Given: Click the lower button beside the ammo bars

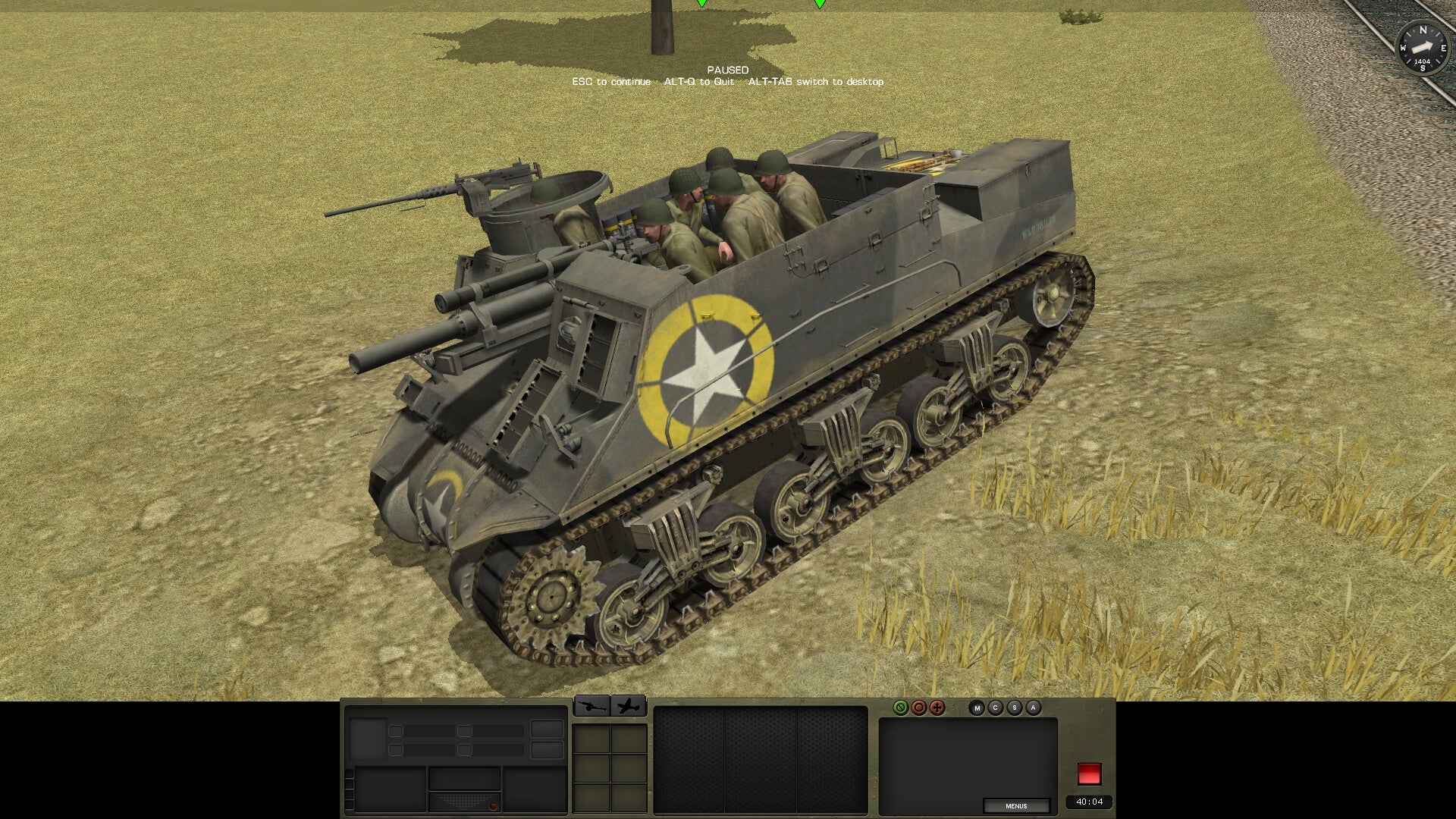Looking at the screenshot, I should (x=547, y=751).
